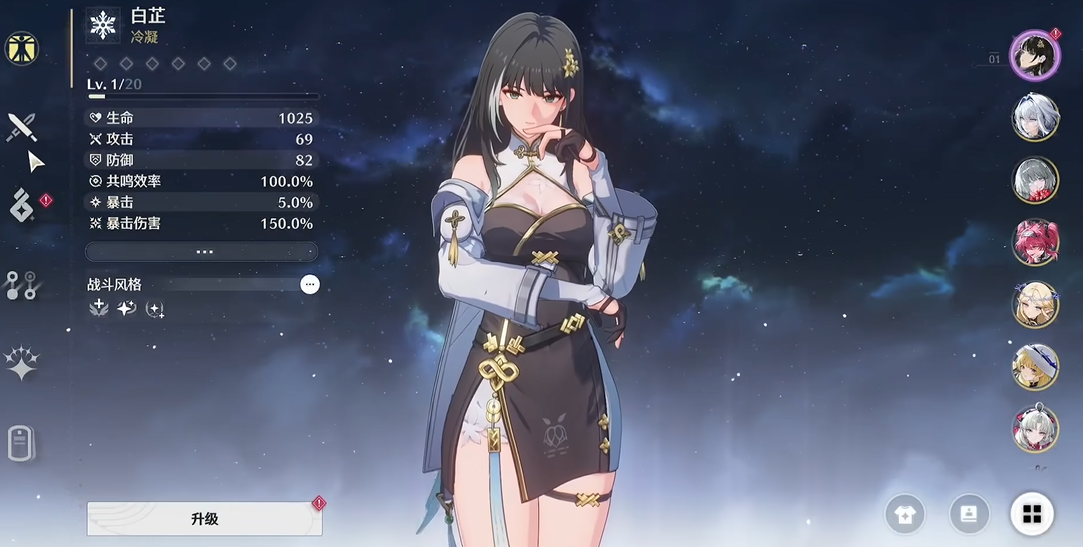Click the four-square grid view button
1083x547 pixels.
pyautogui.click(x=1031, y=515)
